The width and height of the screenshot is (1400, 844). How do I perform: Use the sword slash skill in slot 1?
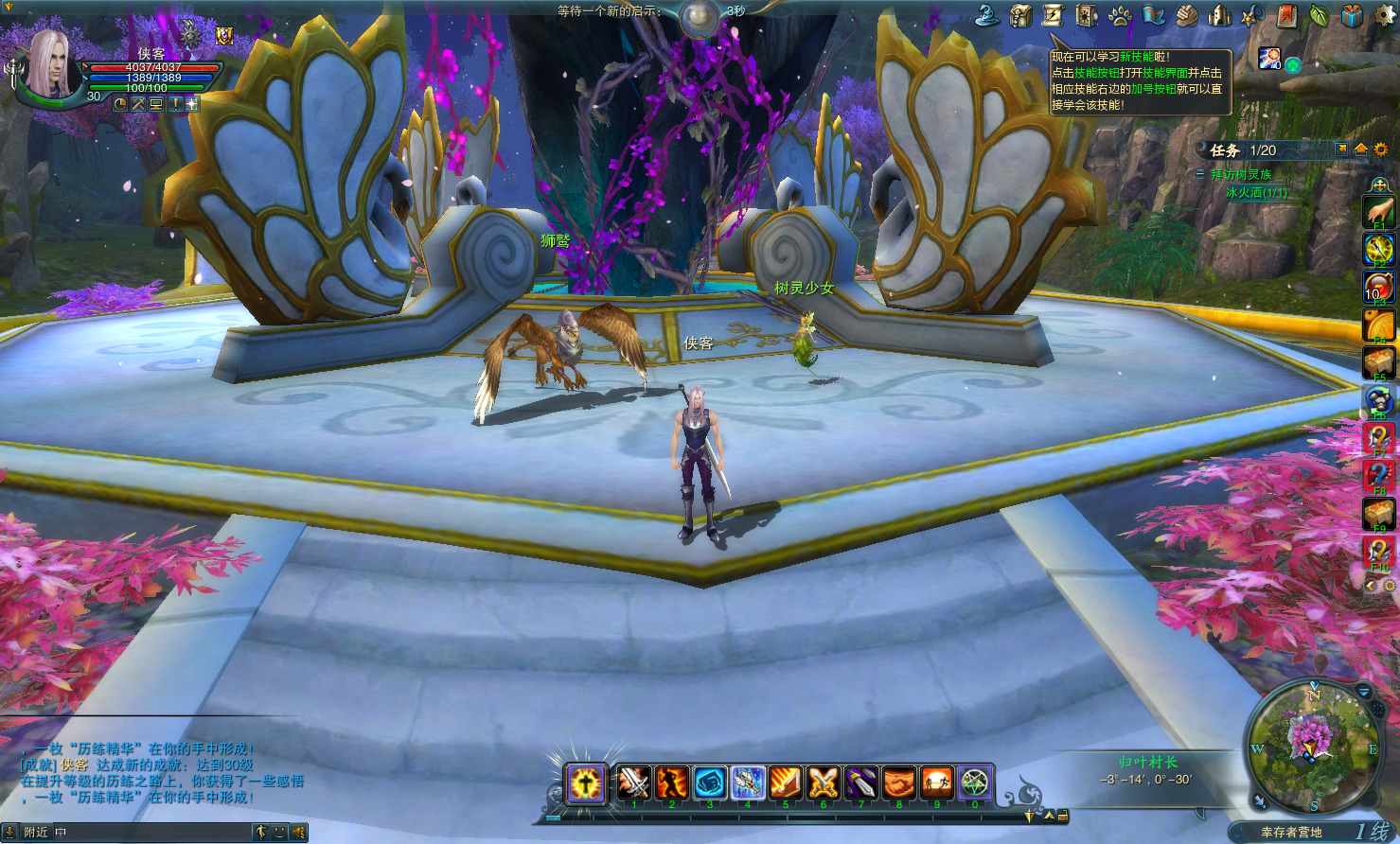click(x=634, y=782)
